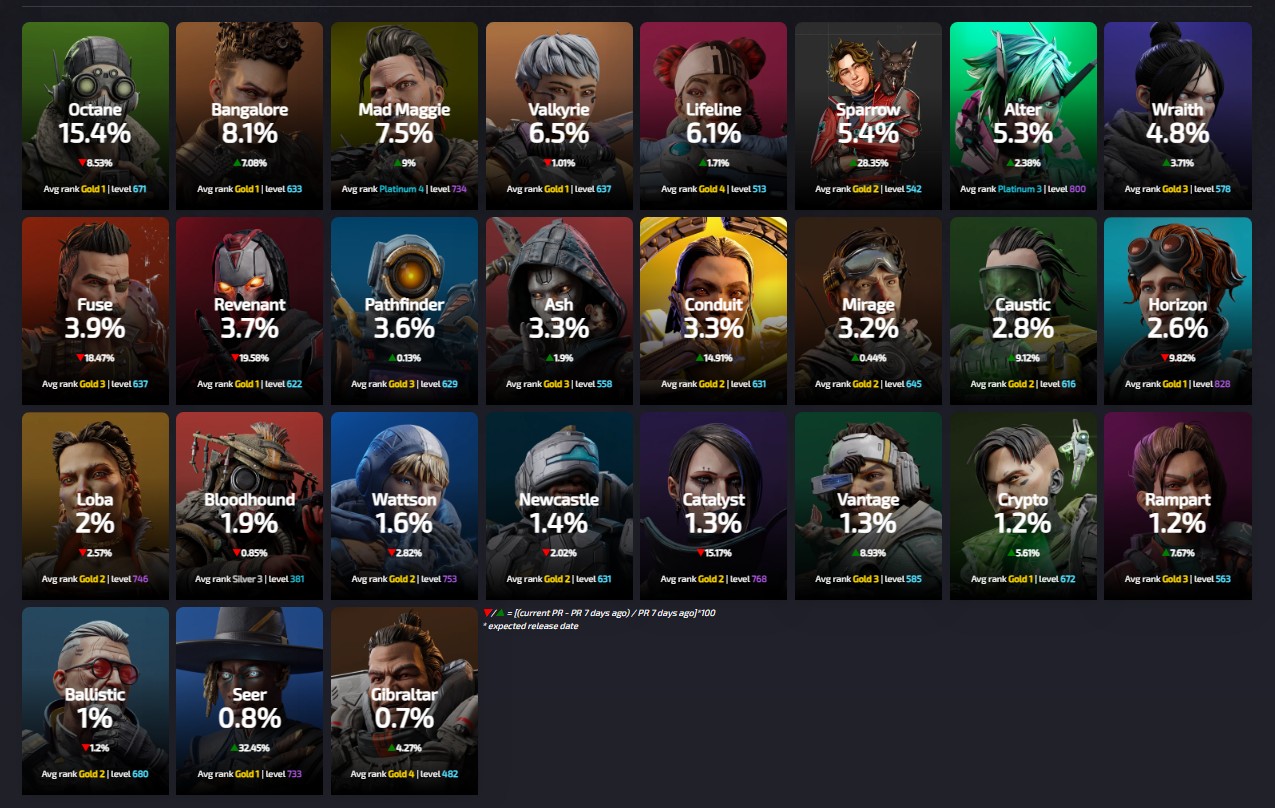The image size is (1275, 808).
Task: Select the Wraith card
Action: click(x=1177, y=116)
